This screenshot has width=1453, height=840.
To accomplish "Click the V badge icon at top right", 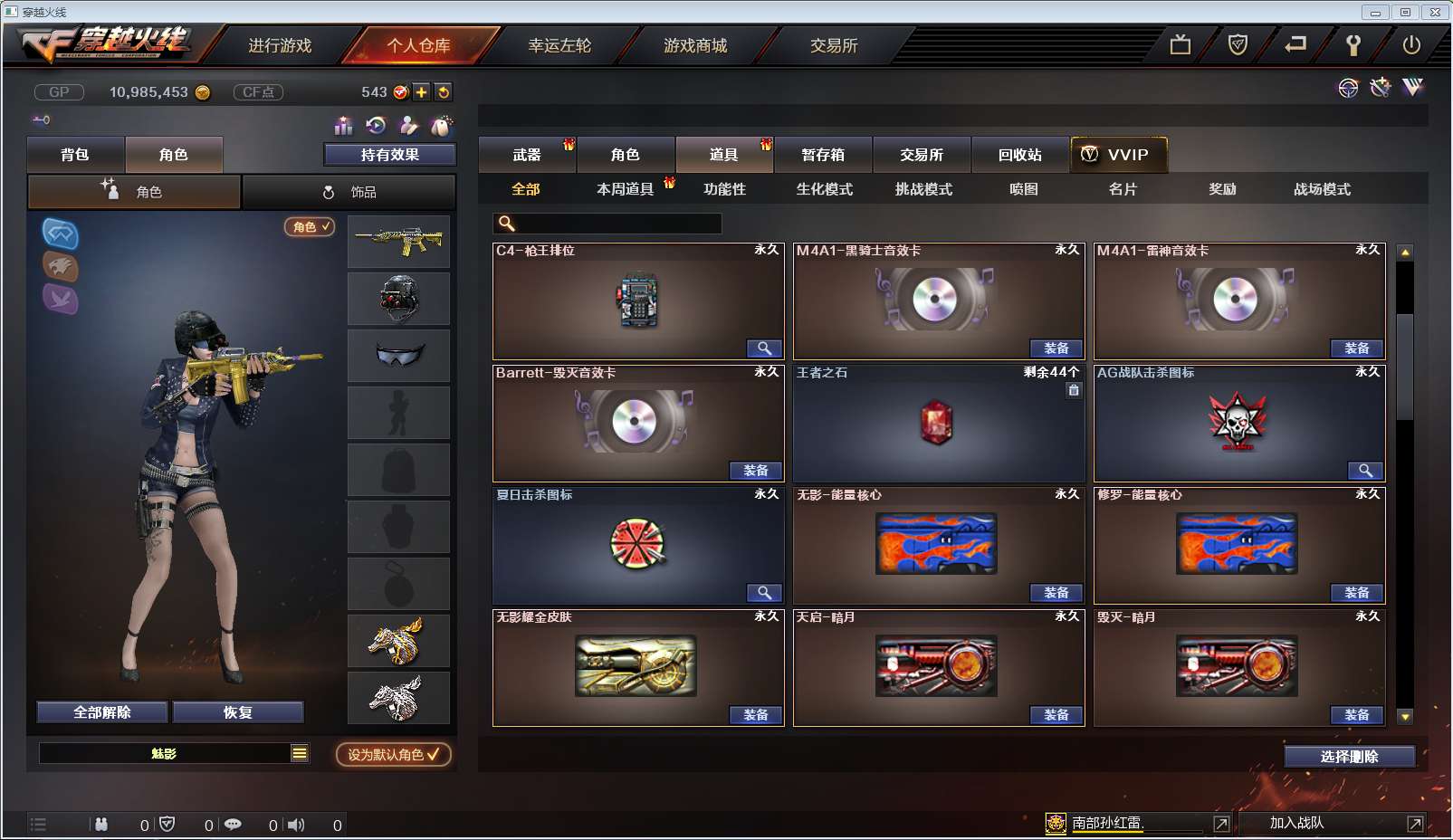I will coord(1410,87).
